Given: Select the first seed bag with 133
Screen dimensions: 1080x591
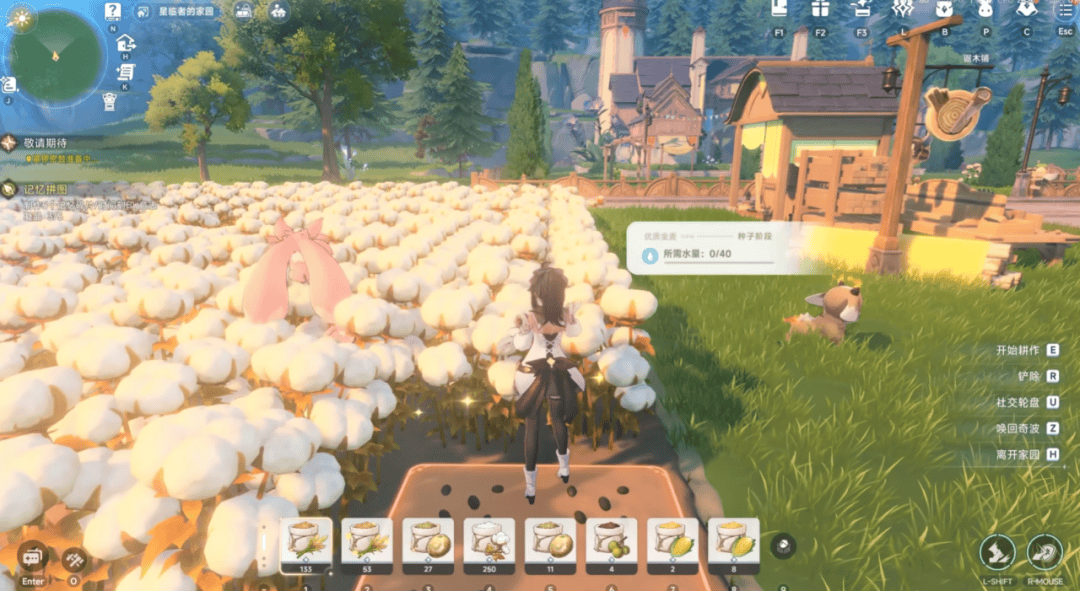Looking at the screenshot, I should (x=306, y=541).
